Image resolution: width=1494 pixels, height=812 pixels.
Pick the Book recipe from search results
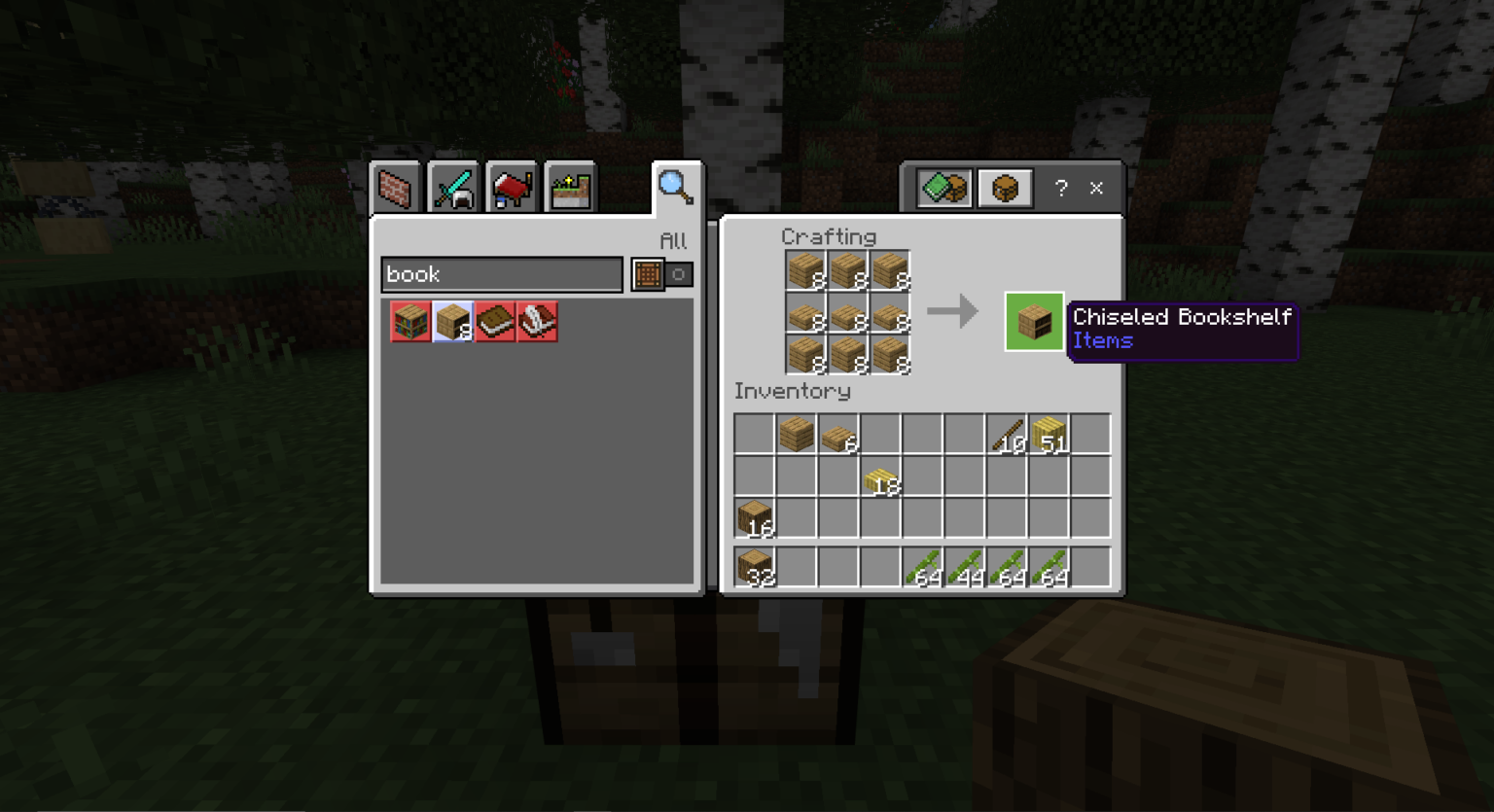click(494, 321)
